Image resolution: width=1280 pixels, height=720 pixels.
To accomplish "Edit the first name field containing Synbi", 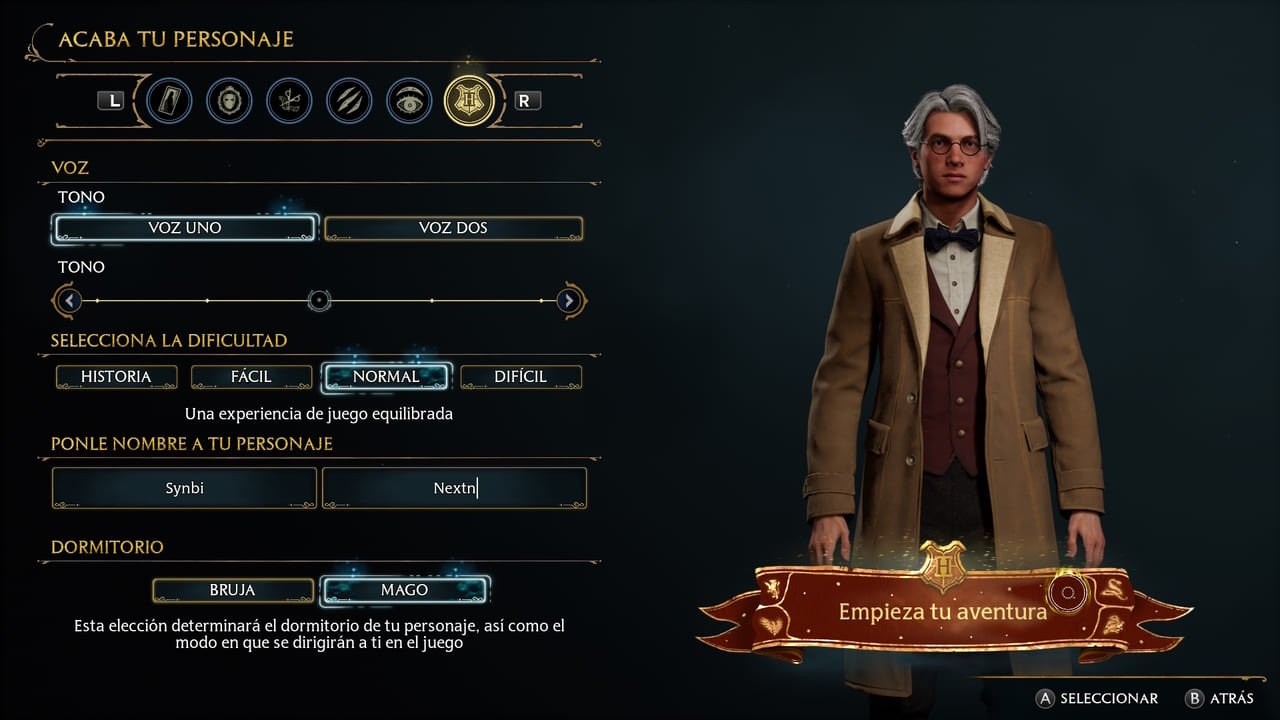I will 185,488.
